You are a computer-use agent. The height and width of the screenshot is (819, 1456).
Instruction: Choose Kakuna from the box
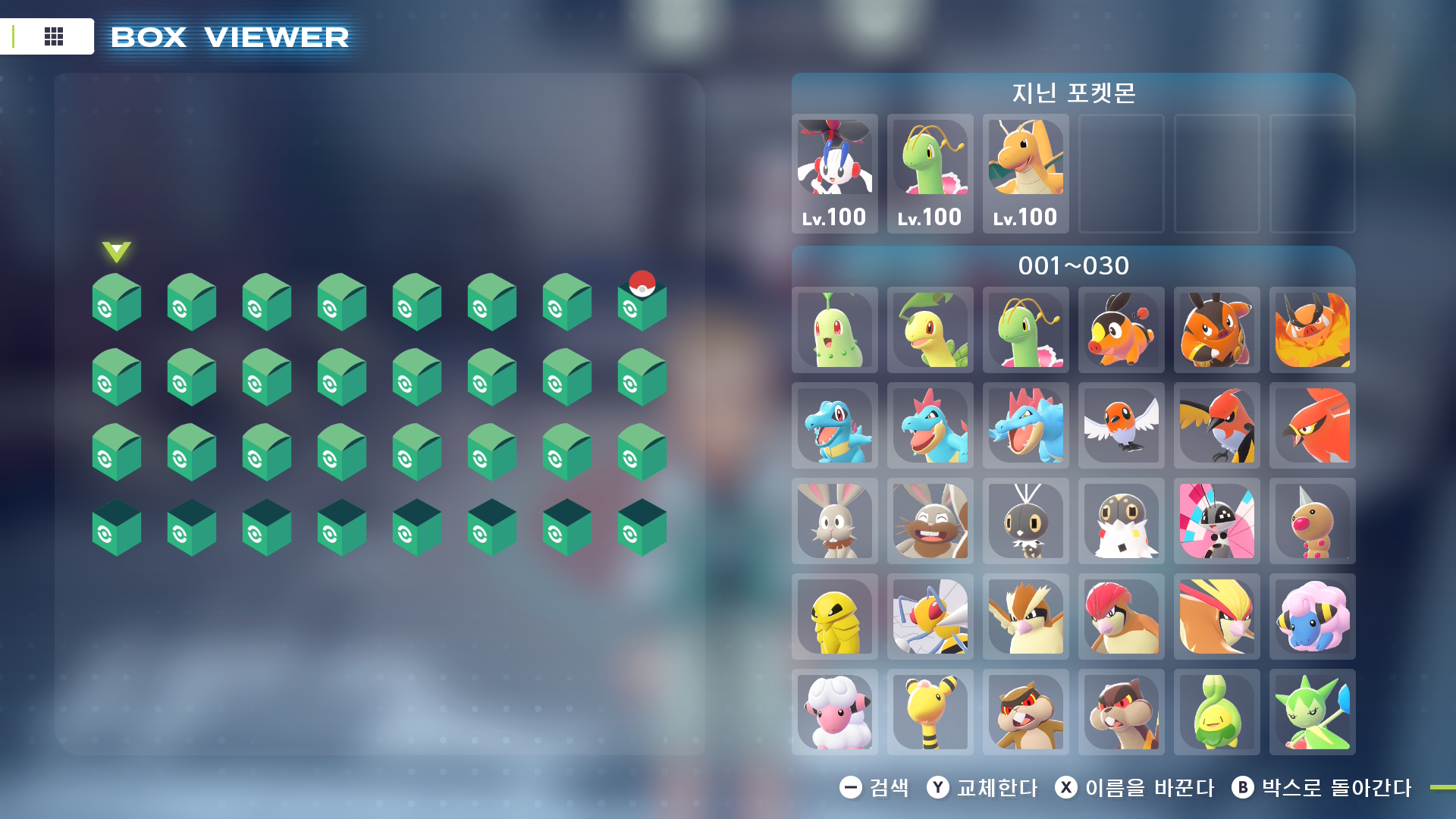coord(834,617)
